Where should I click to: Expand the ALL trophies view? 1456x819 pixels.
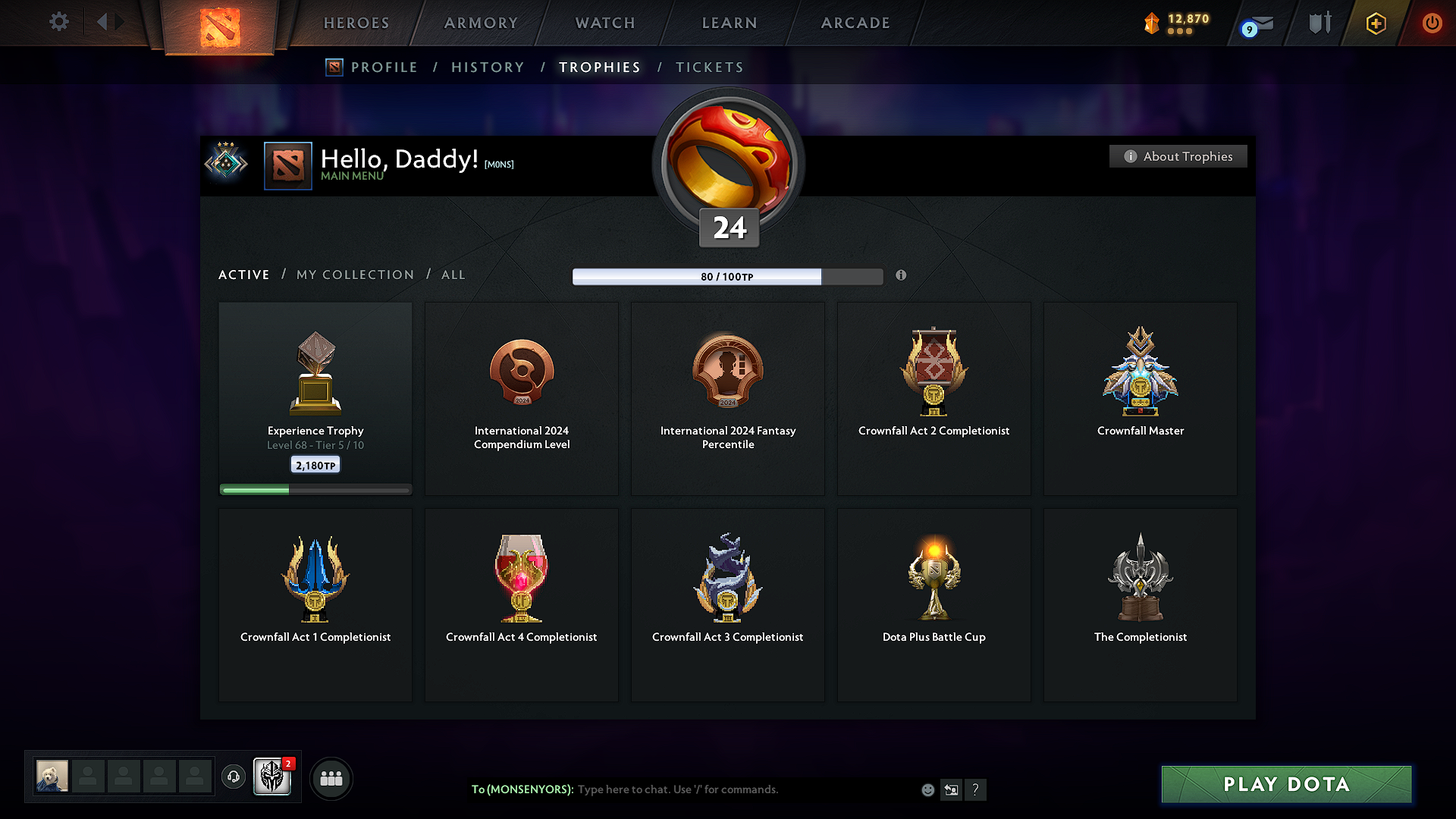pyautogui.click(x=453, y=275)
